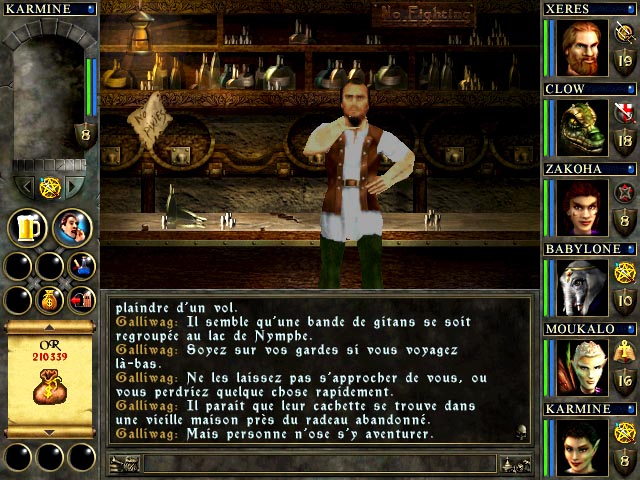Click the icon left of the text bar
The image size is (640, 480).
pyautogui.click(x=124, y=464)
